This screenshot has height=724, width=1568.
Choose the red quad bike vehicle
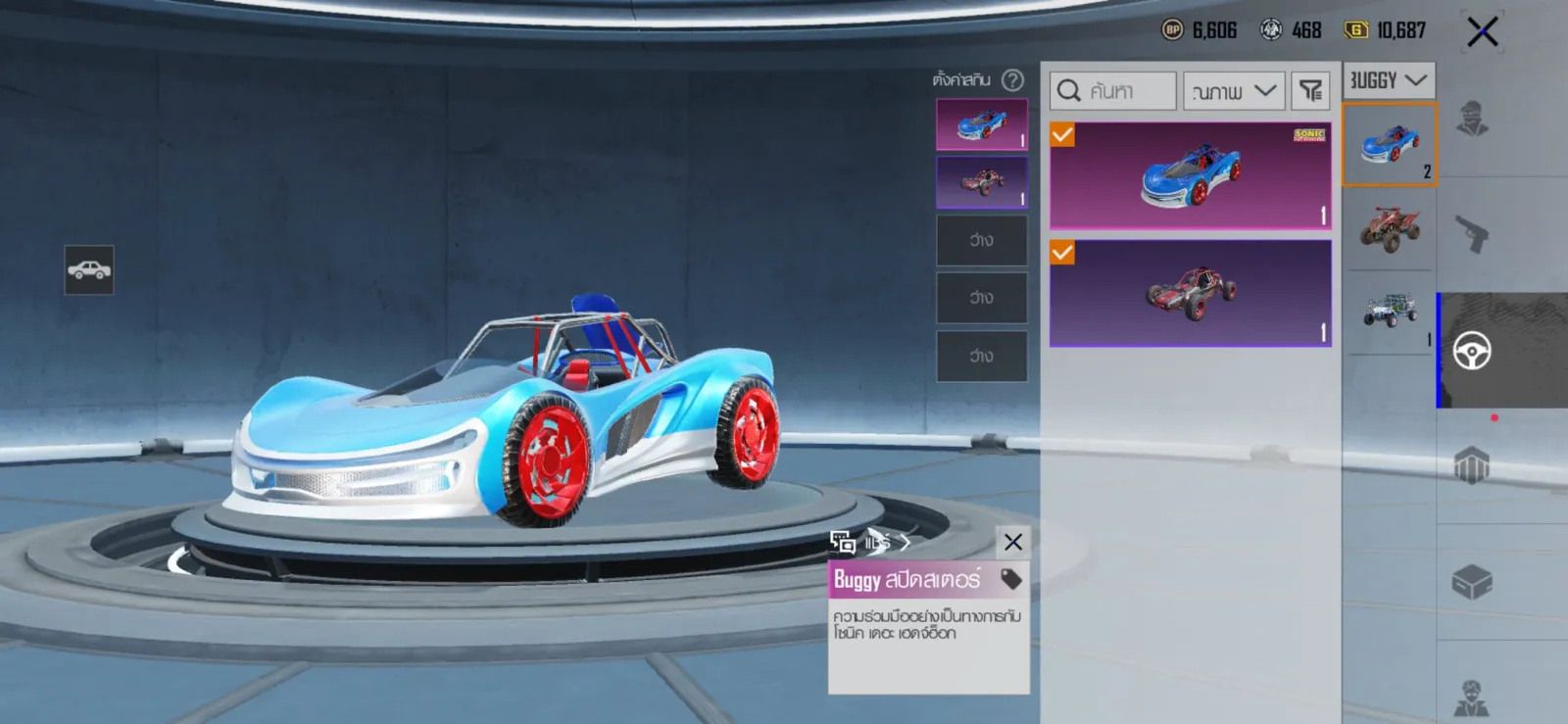pyautogui.click(x=1389, y=228)
